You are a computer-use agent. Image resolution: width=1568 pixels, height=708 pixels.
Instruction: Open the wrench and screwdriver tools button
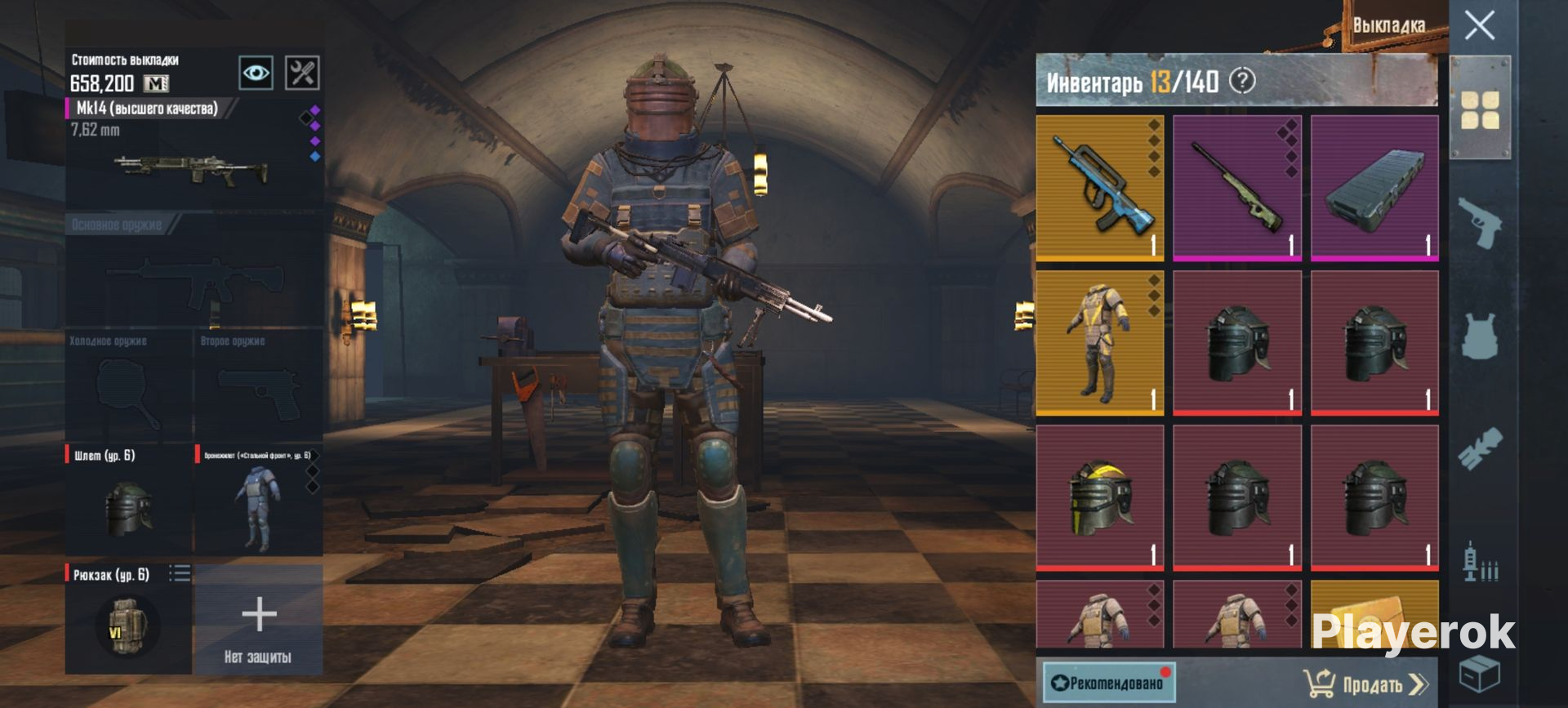click(301, 73)
